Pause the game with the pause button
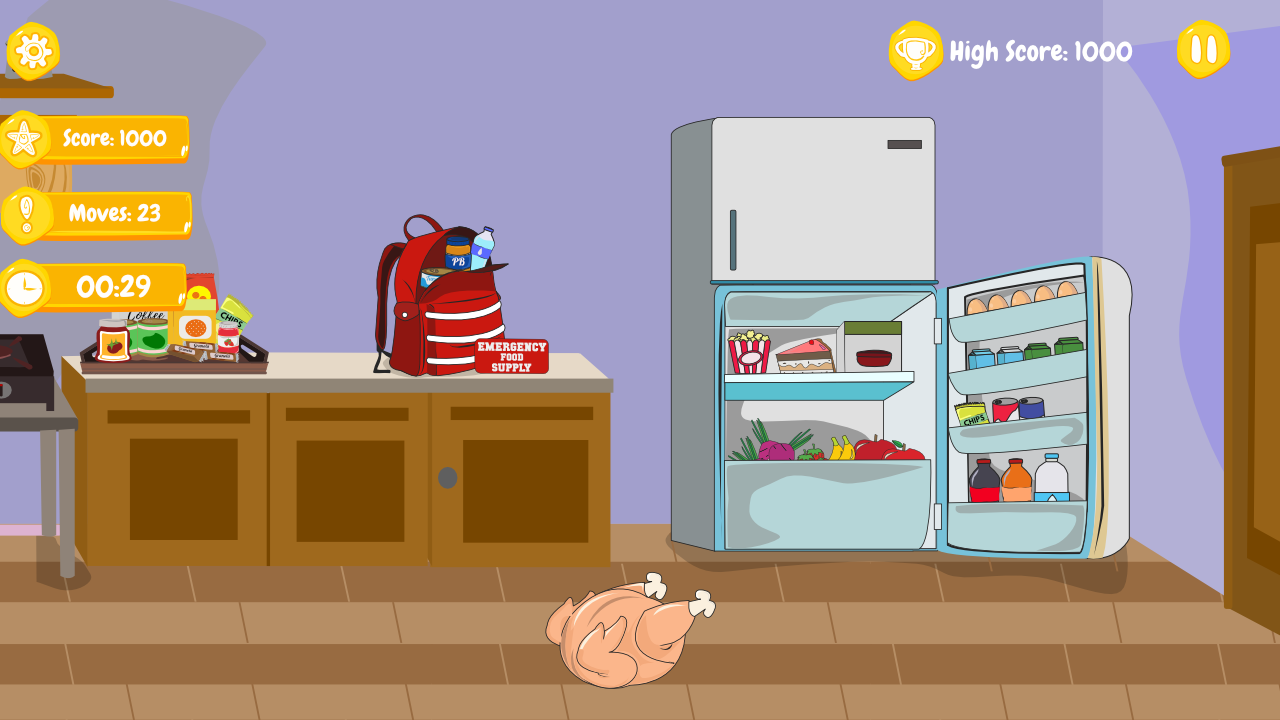Screen dimensions: 1280x720 point(1202,47)
